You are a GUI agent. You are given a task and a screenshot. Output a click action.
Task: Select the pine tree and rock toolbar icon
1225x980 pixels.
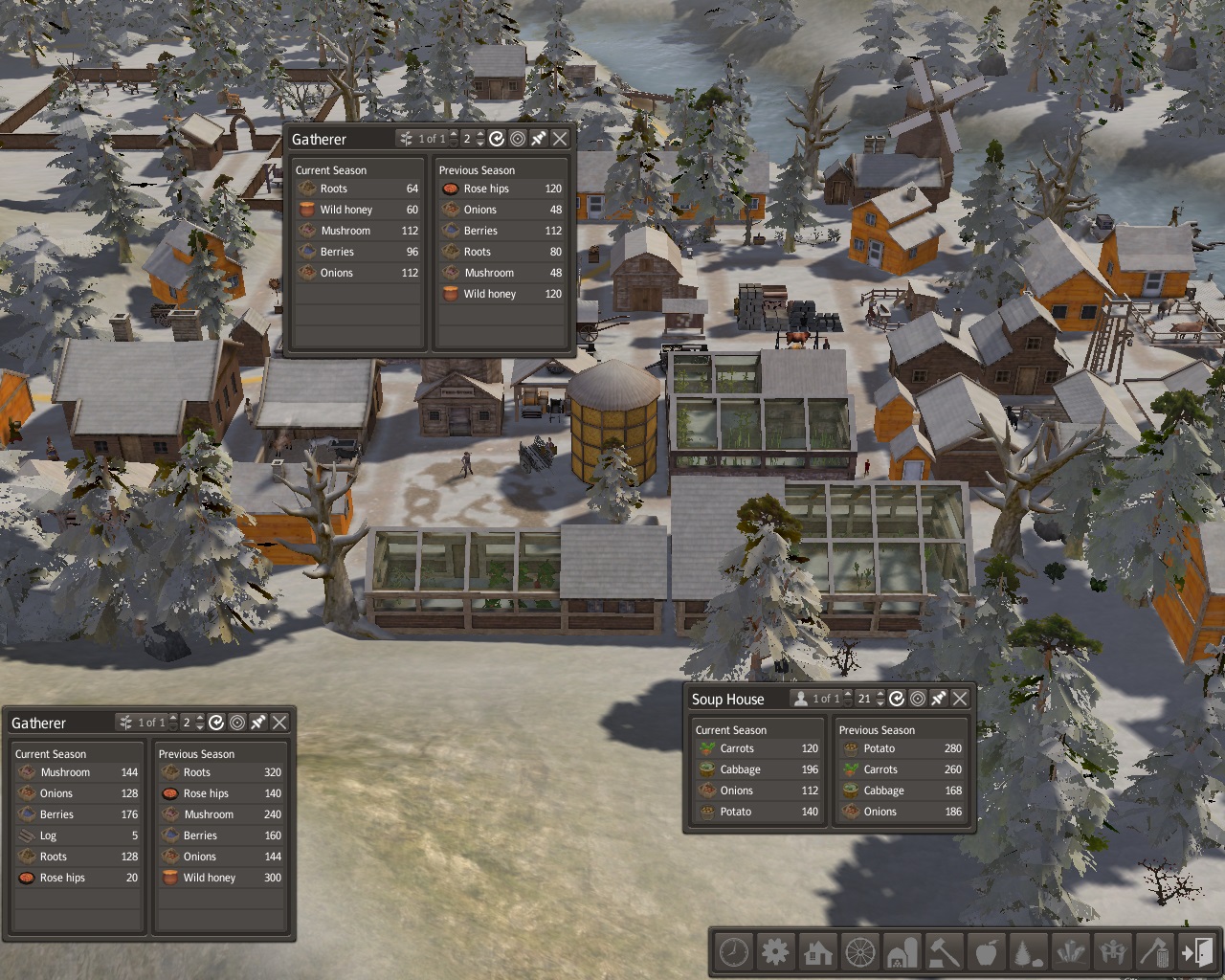(x=1029, y=952)
